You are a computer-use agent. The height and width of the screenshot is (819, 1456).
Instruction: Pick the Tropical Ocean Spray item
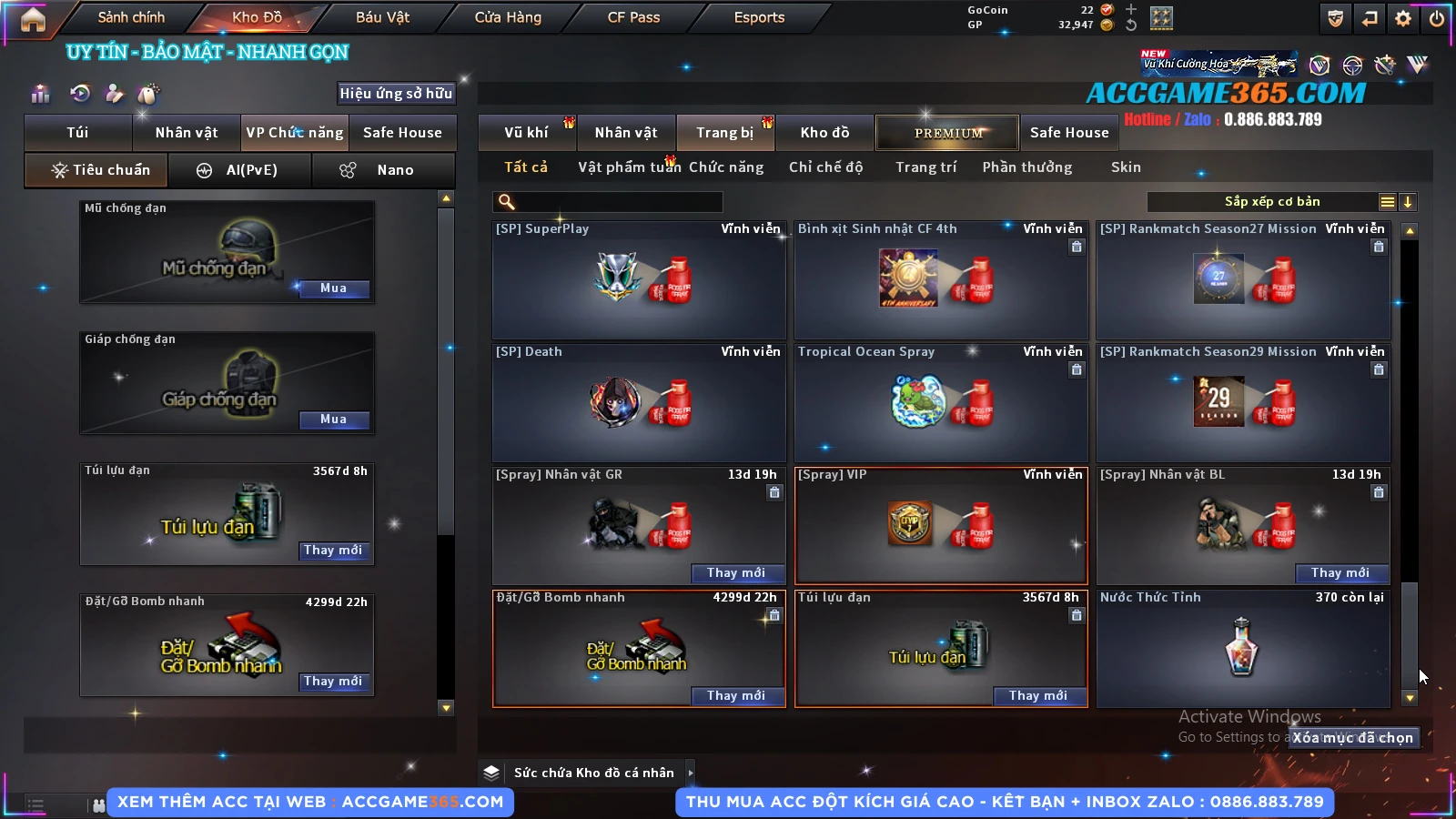point(941,403)
